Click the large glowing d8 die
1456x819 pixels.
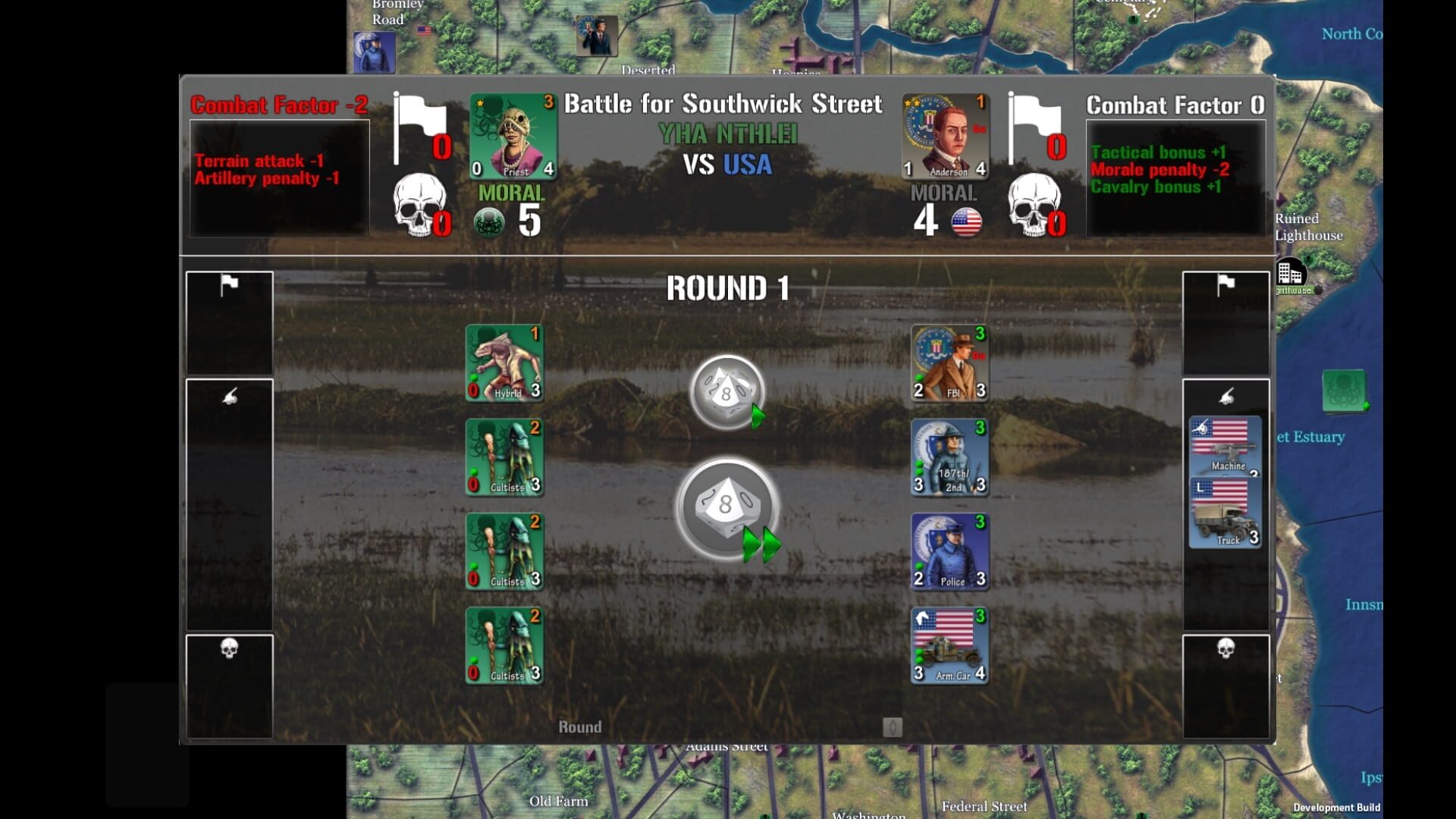pyautogui.click(x=725, y=507)
